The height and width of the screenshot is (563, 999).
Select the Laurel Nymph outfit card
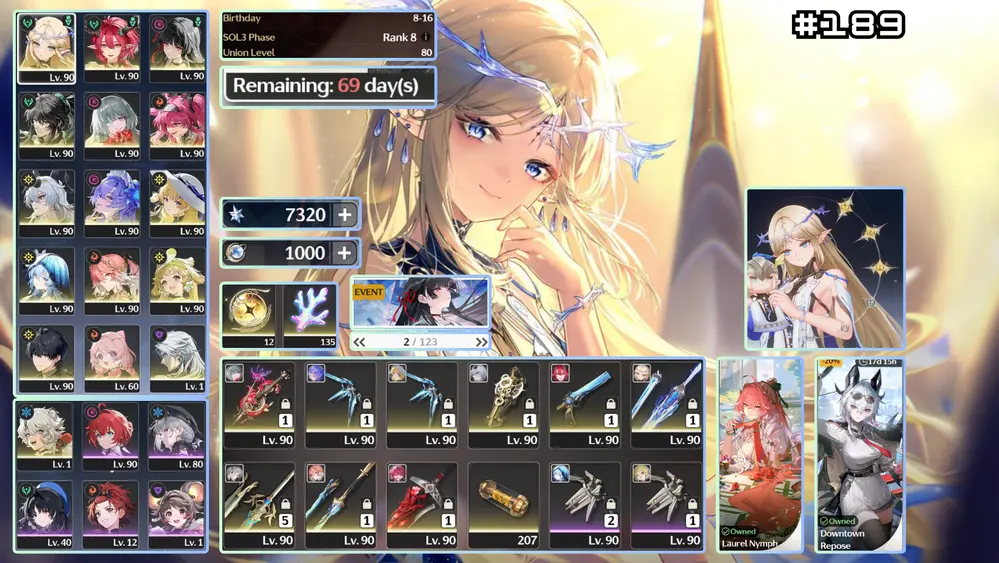coord(760,455)
